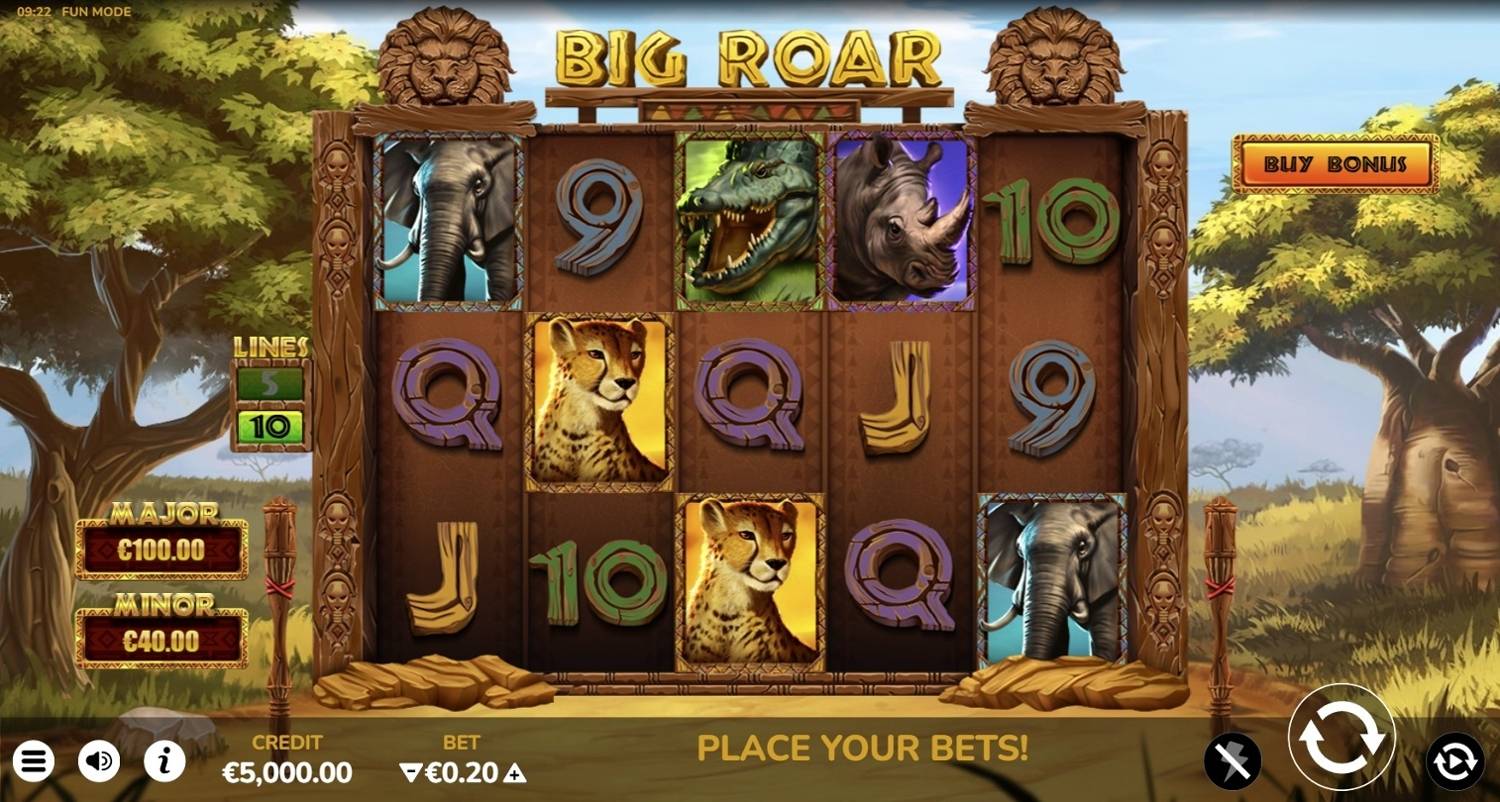Open the hamburger game menu
The width and height of the screenshot is (1500, 802).
click(x=34, y=763)
